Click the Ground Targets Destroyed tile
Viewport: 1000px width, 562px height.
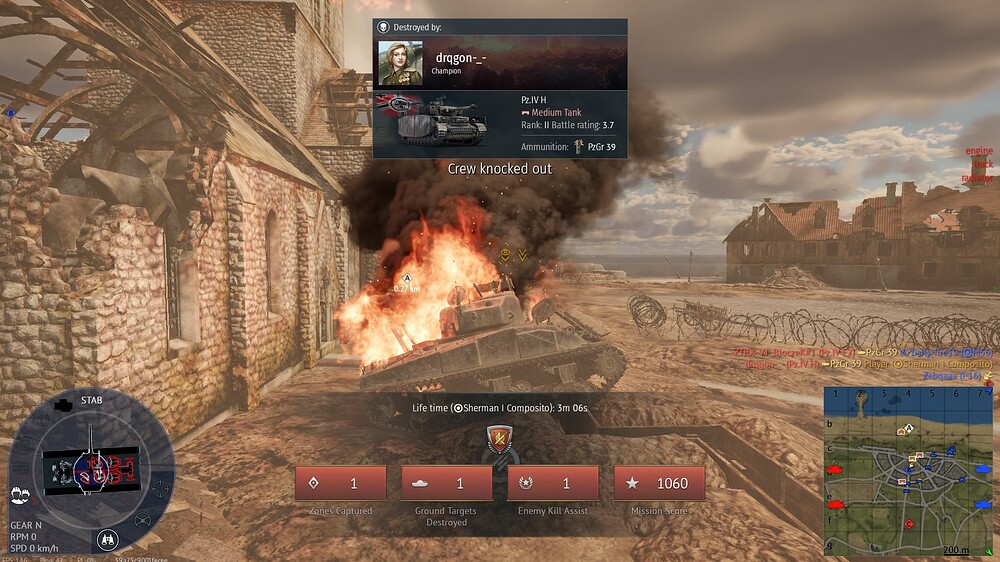pos(446,483)
